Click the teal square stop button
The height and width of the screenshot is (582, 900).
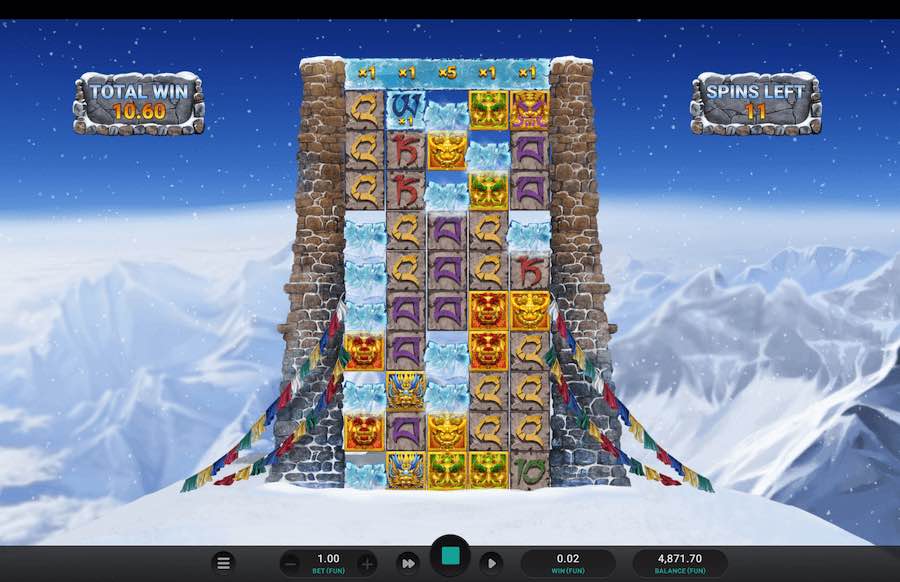450,556
